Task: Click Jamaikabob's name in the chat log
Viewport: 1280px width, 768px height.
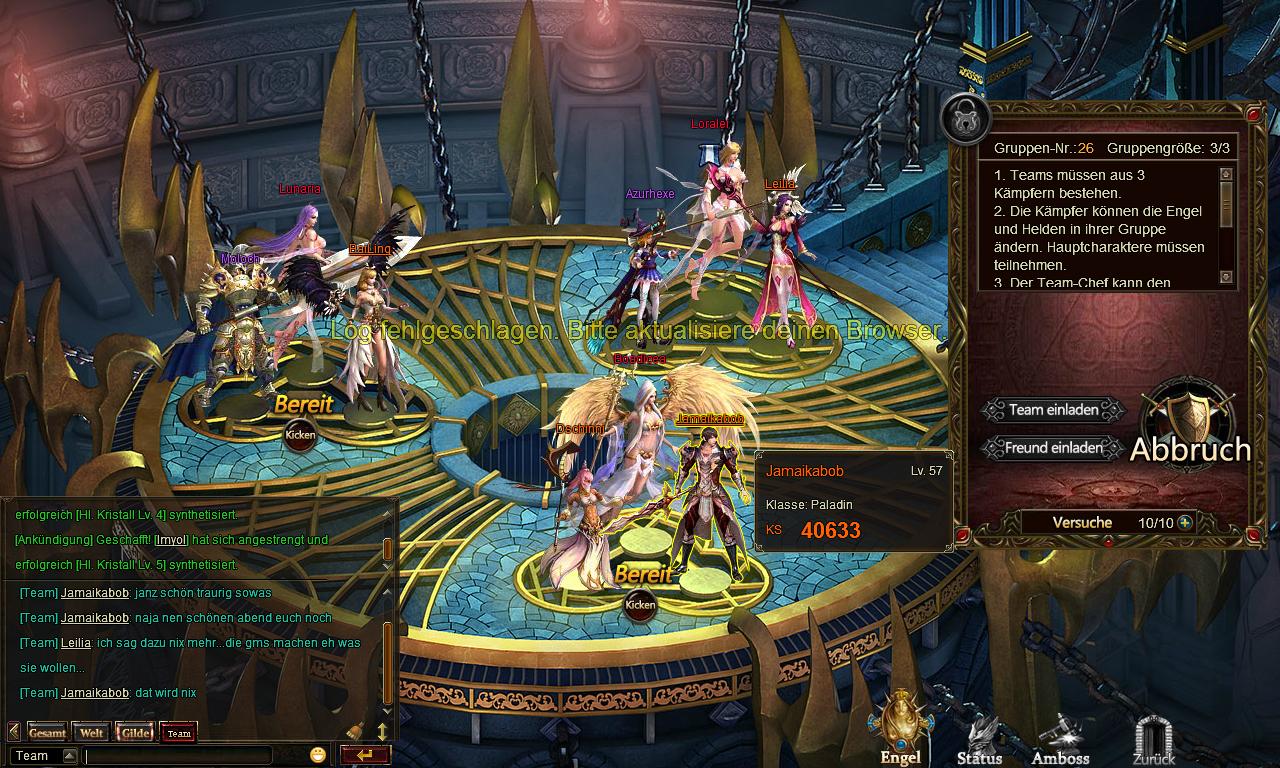Action: click(94, 593)
